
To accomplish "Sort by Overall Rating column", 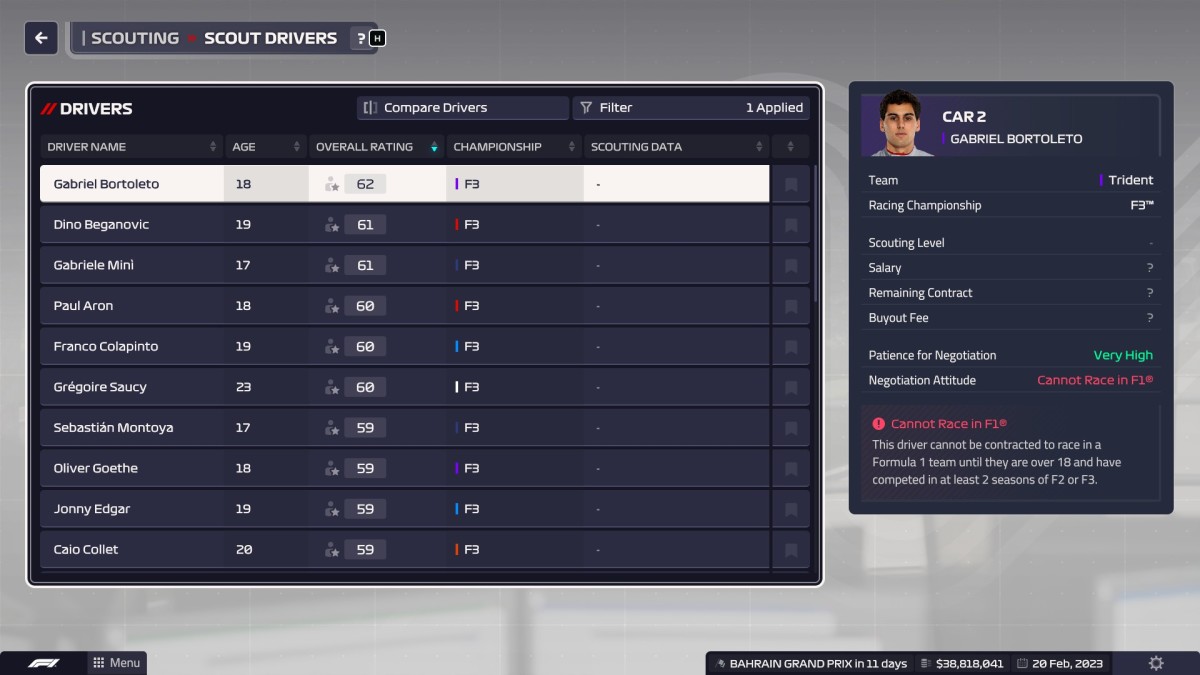I will tap(376, 147).
